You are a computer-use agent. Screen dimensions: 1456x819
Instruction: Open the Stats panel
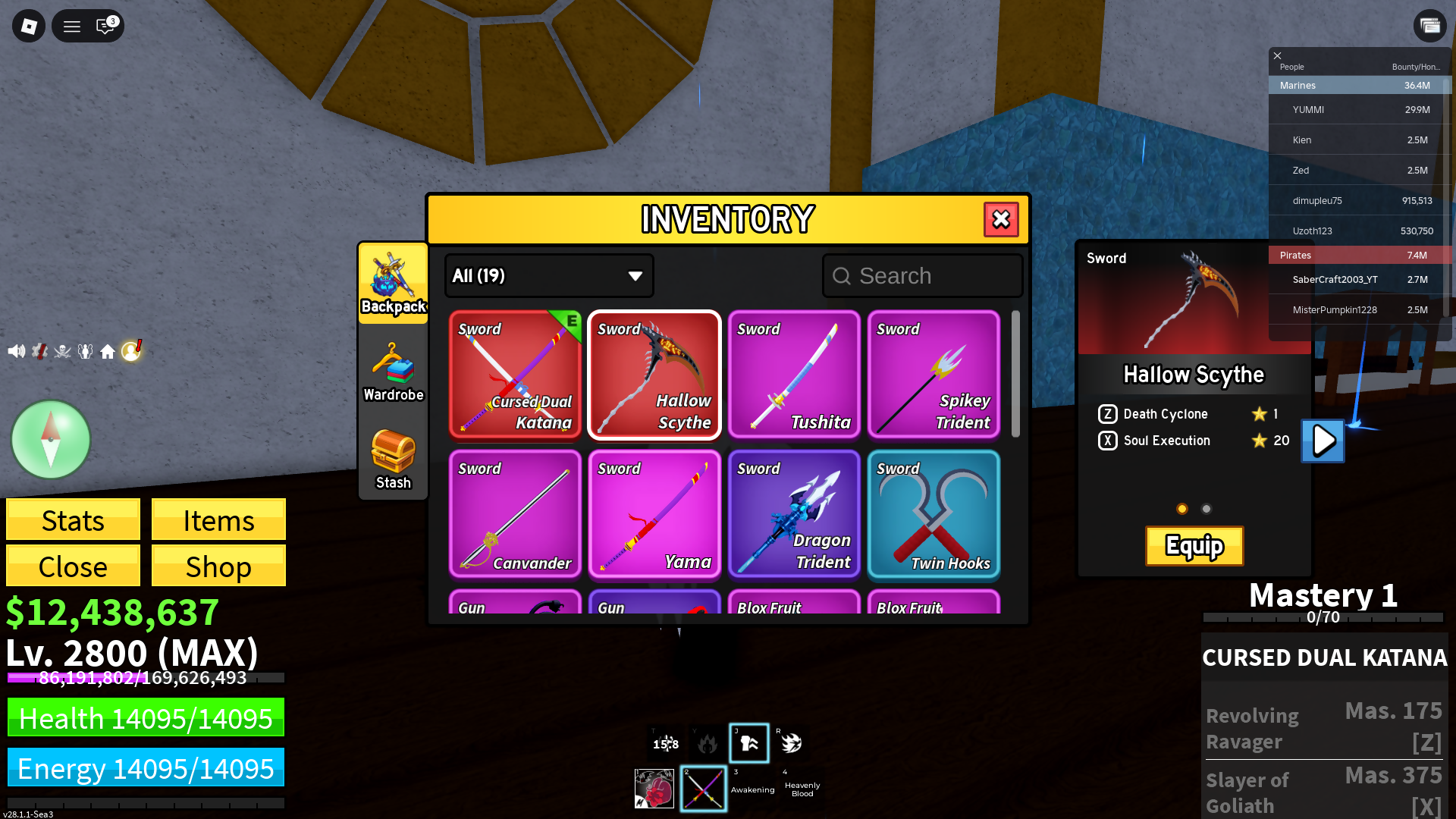(x=73, y=520)
